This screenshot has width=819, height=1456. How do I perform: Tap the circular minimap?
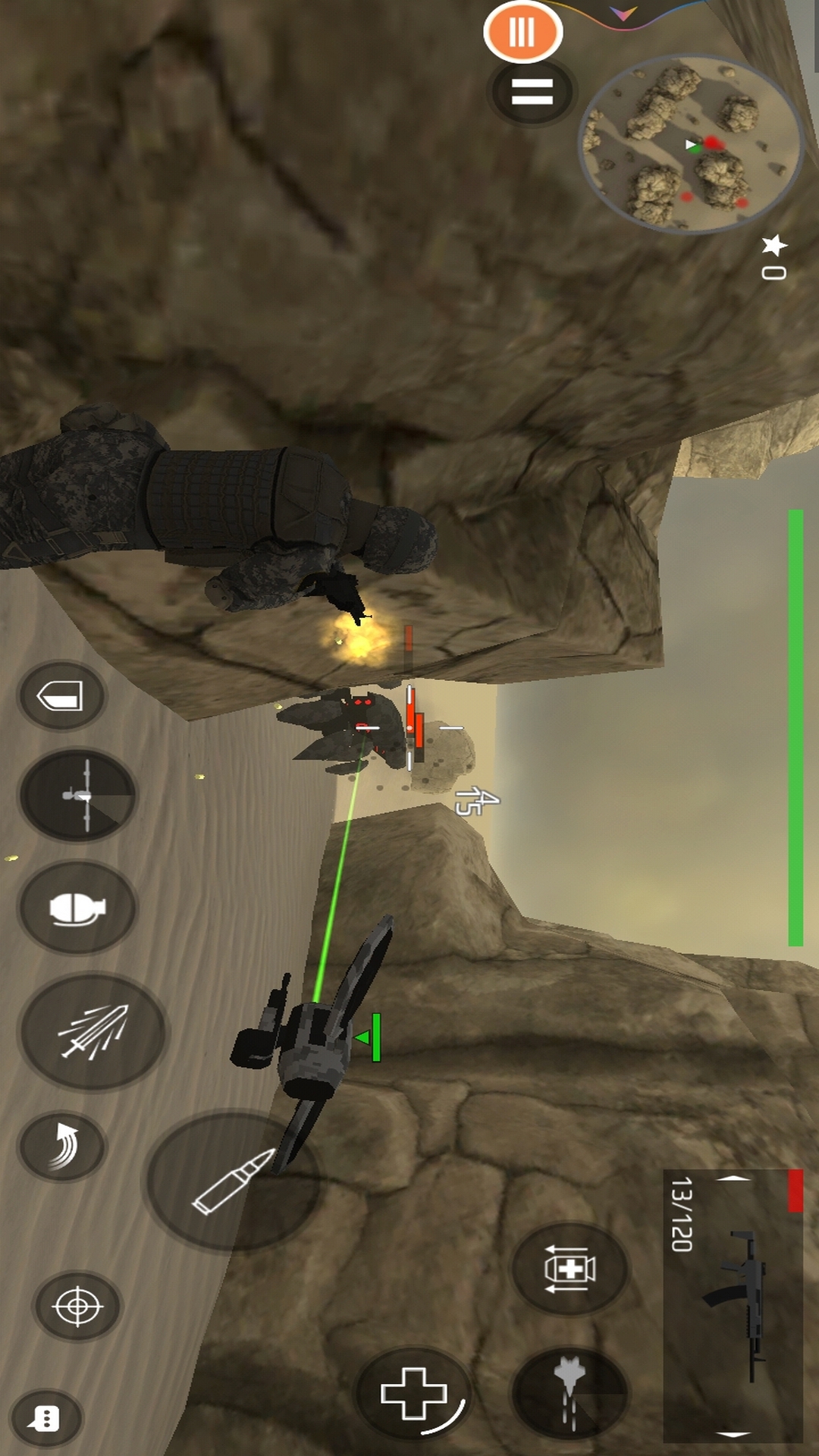[690, 144]
